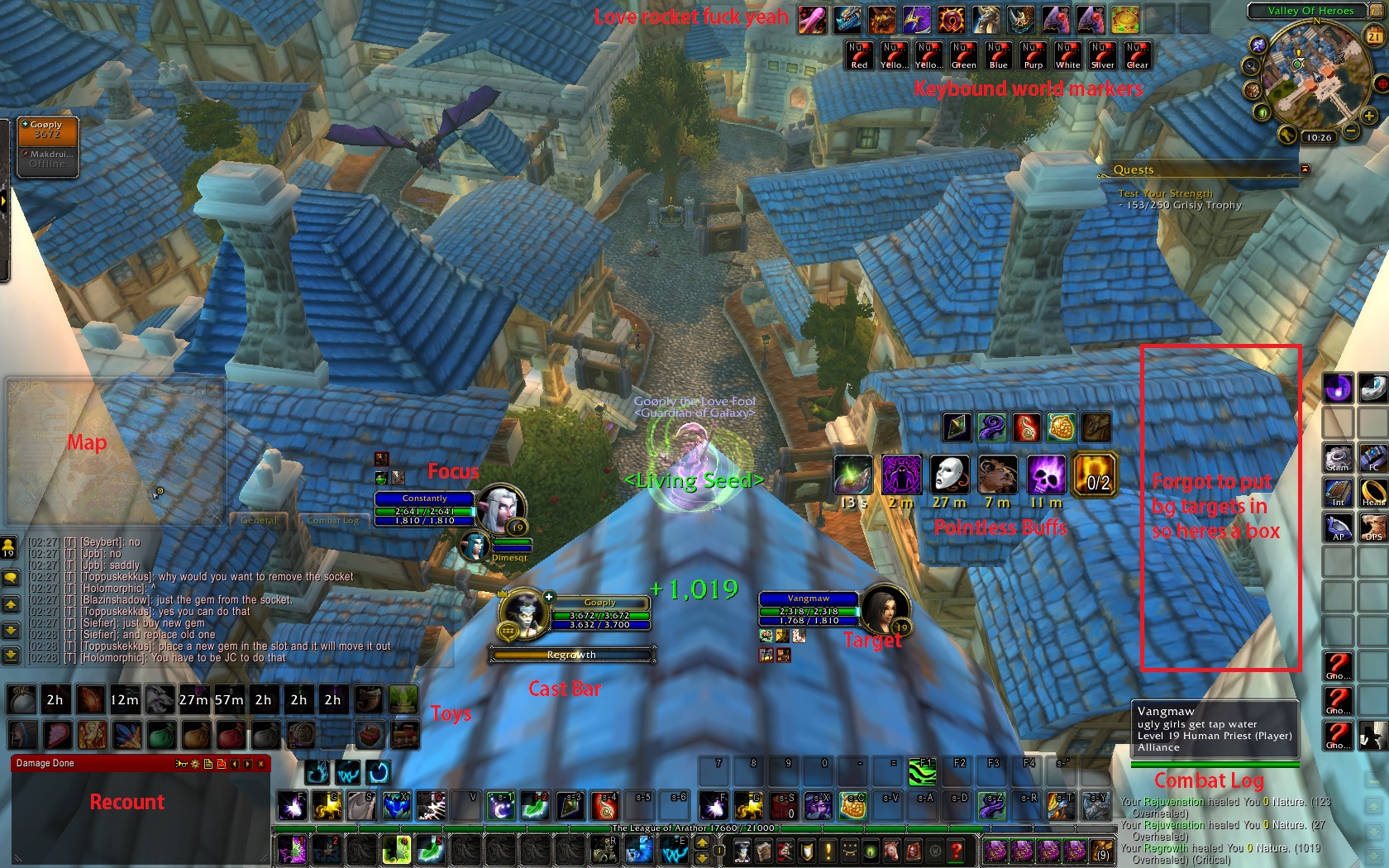The height and width of the screenshot is (868, 1389).
Task: Equip the Stam gear set
Action: click(1338, 458)
